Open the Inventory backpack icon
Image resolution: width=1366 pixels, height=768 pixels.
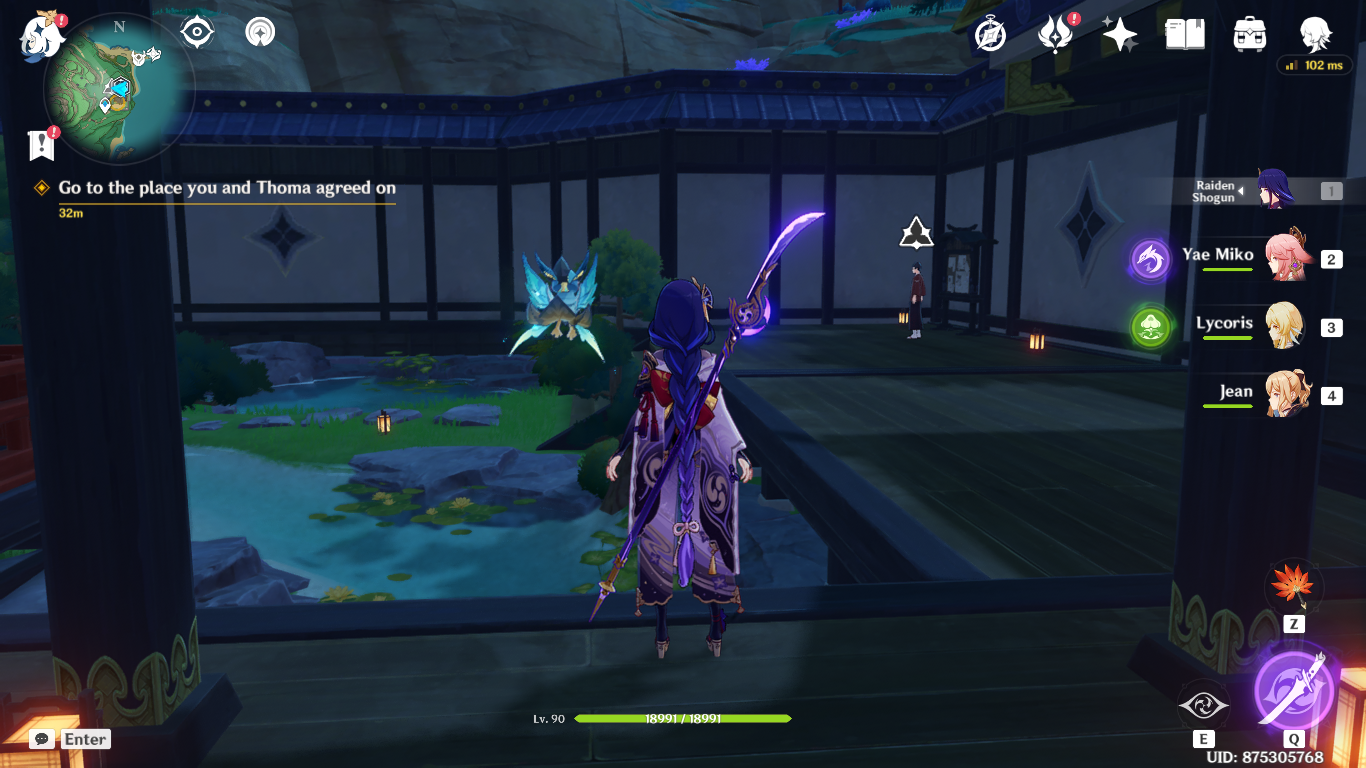pos(1249,32)
